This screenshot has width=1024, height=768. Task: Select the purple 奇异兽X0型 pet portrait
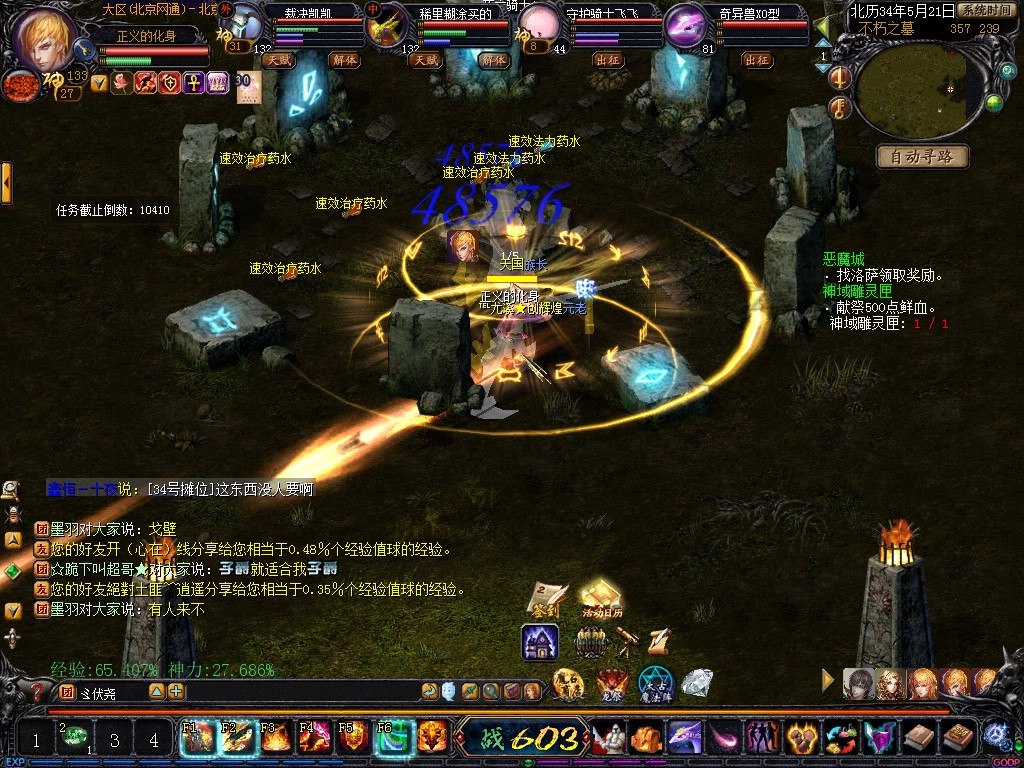(x=684, y=25)
